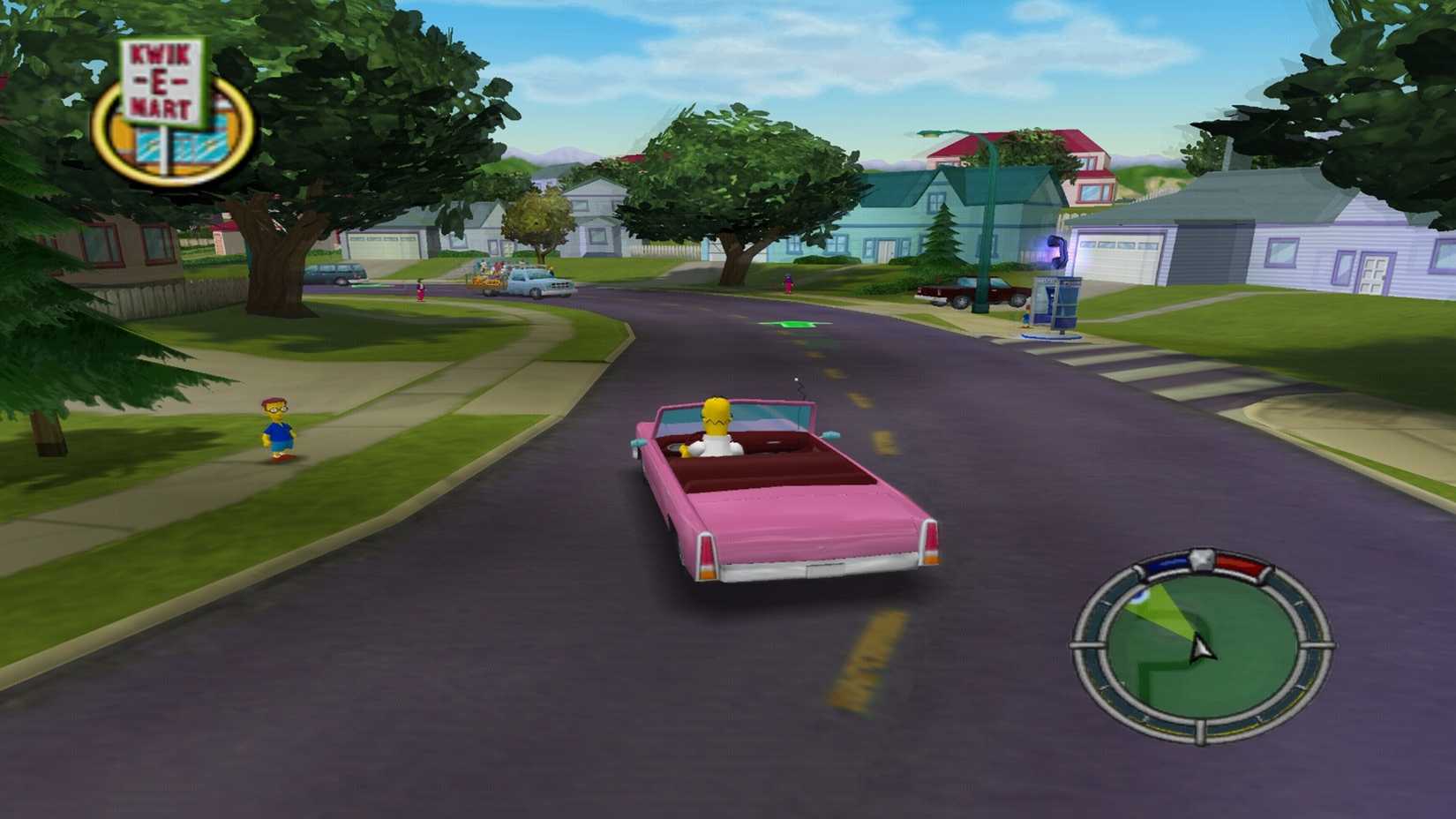
Task: Click the white player arrow on the radar
Action: 1201,648
